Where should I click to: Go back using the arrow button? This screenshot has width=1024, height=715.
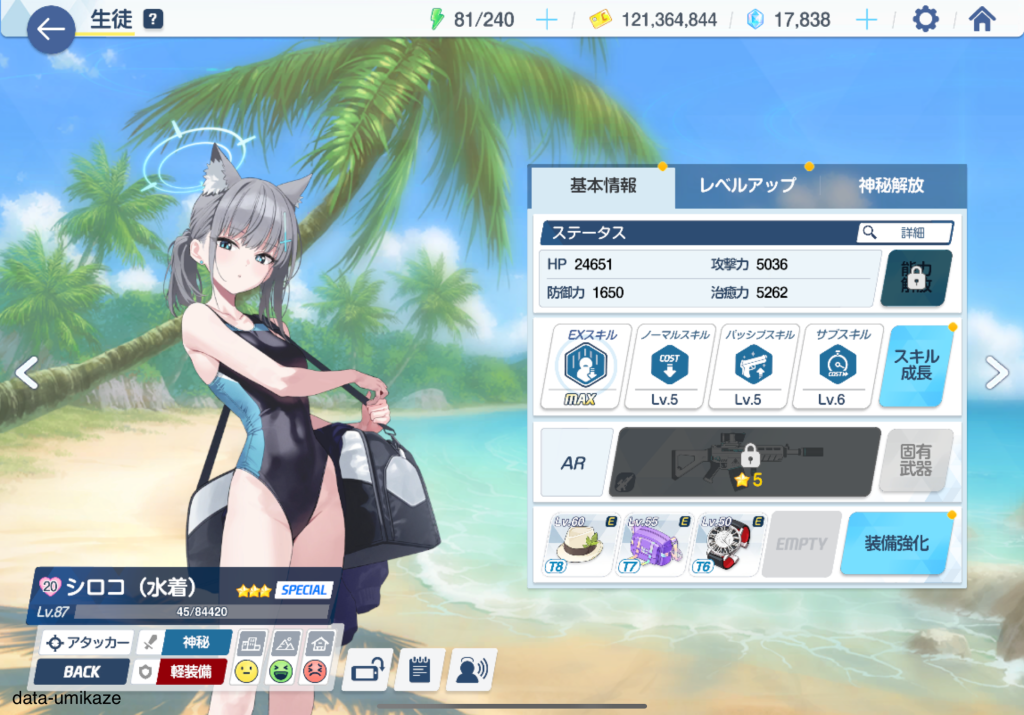[x=50, y=29]
